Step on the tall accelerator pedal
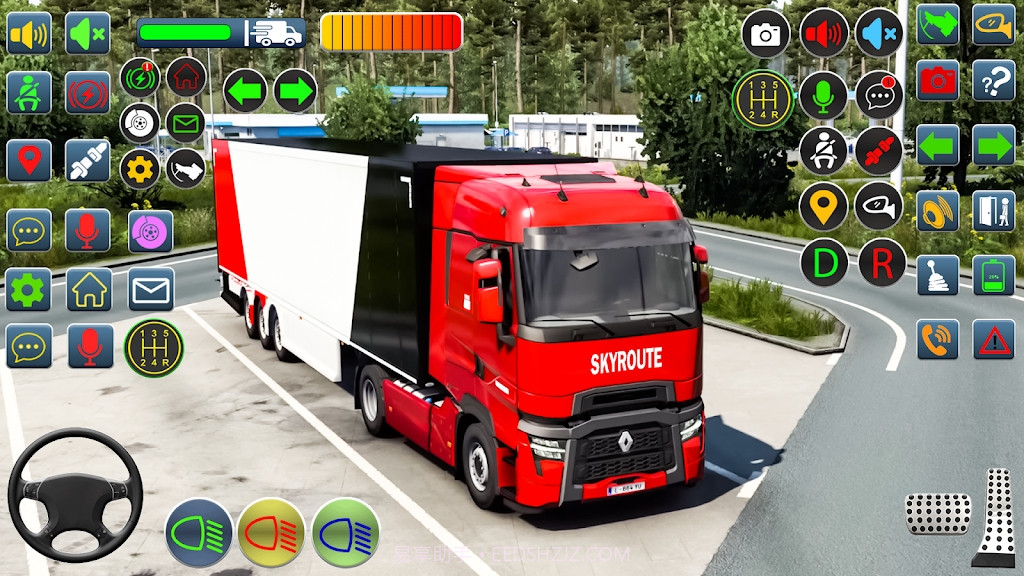1024x576 pixels. 996,515
